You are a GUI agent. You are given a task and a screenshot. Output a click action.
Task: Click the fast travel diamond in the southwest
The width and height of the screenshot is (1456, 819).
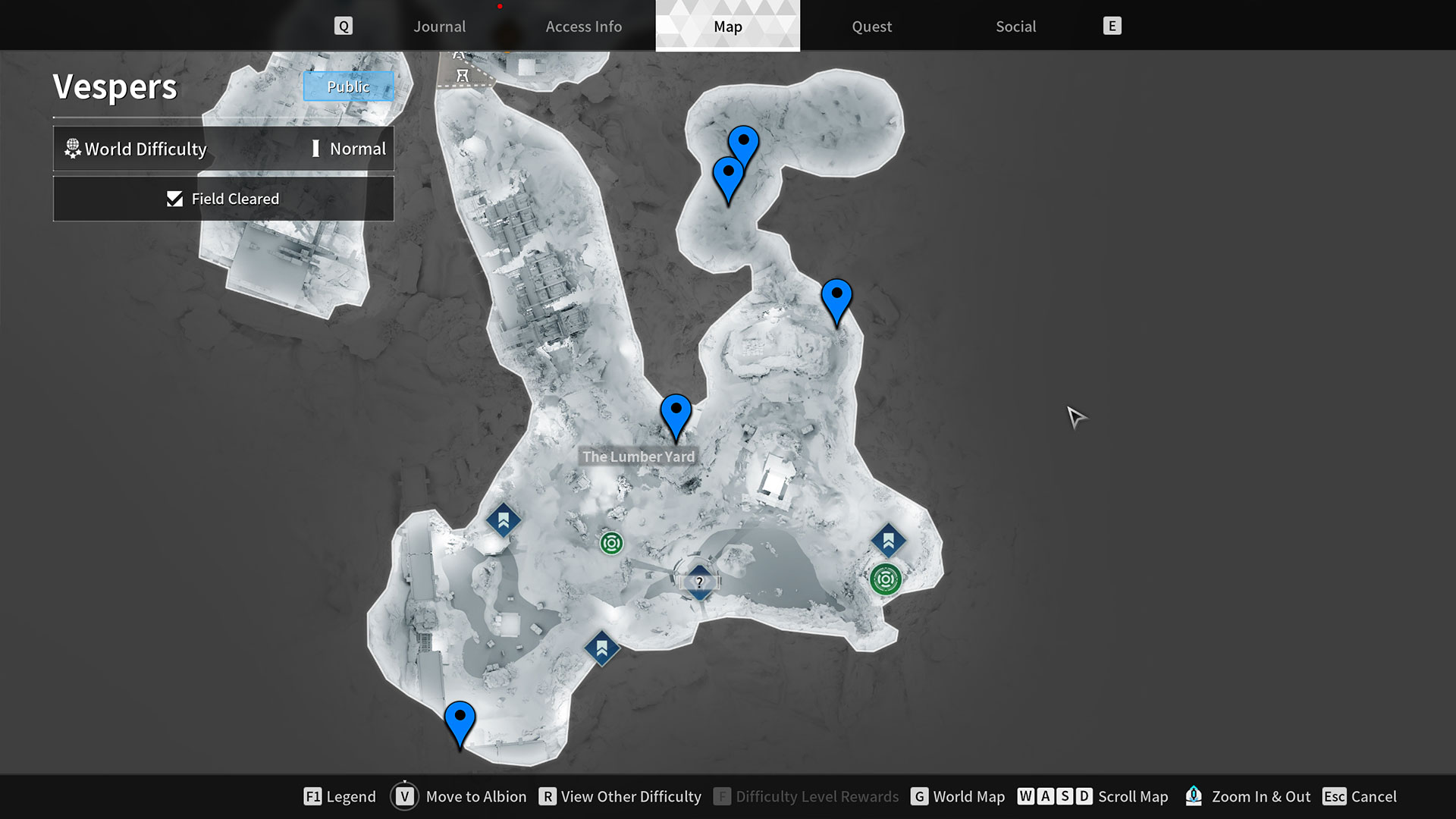click(502, 520)
